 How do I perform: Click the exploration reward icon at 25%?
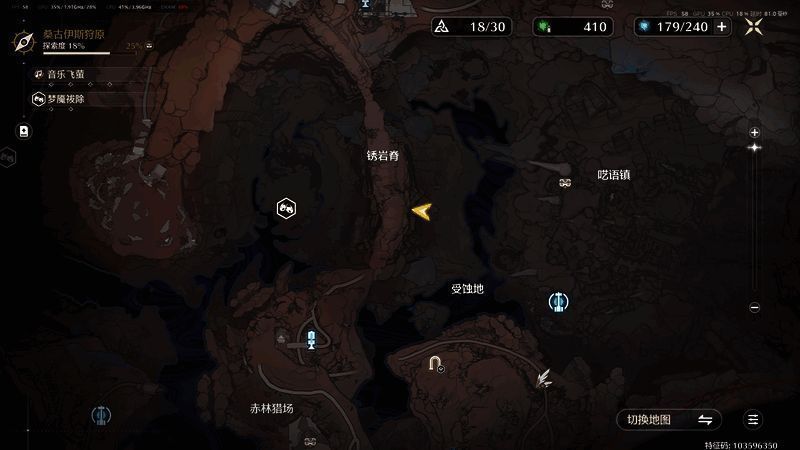coord(149,46)
